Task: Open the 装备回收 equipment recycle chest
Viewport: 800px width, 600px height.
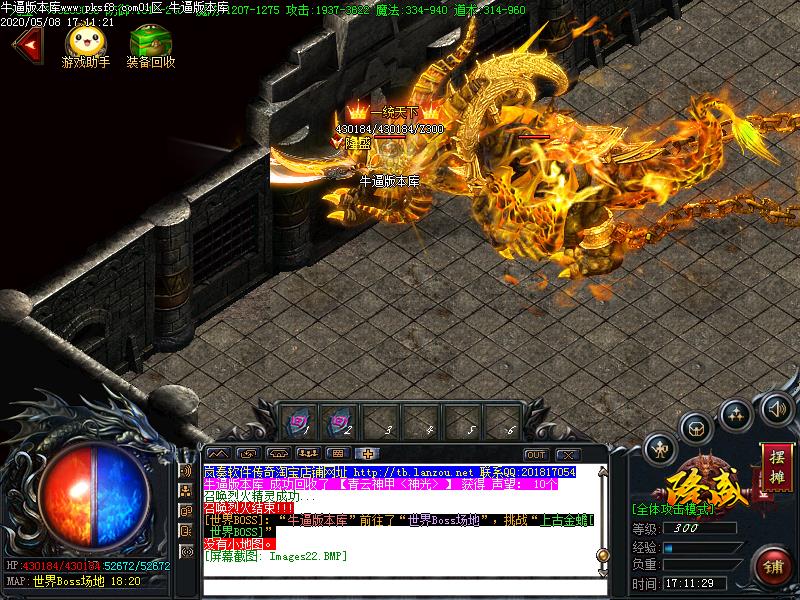Action: (x=150, y=43)
